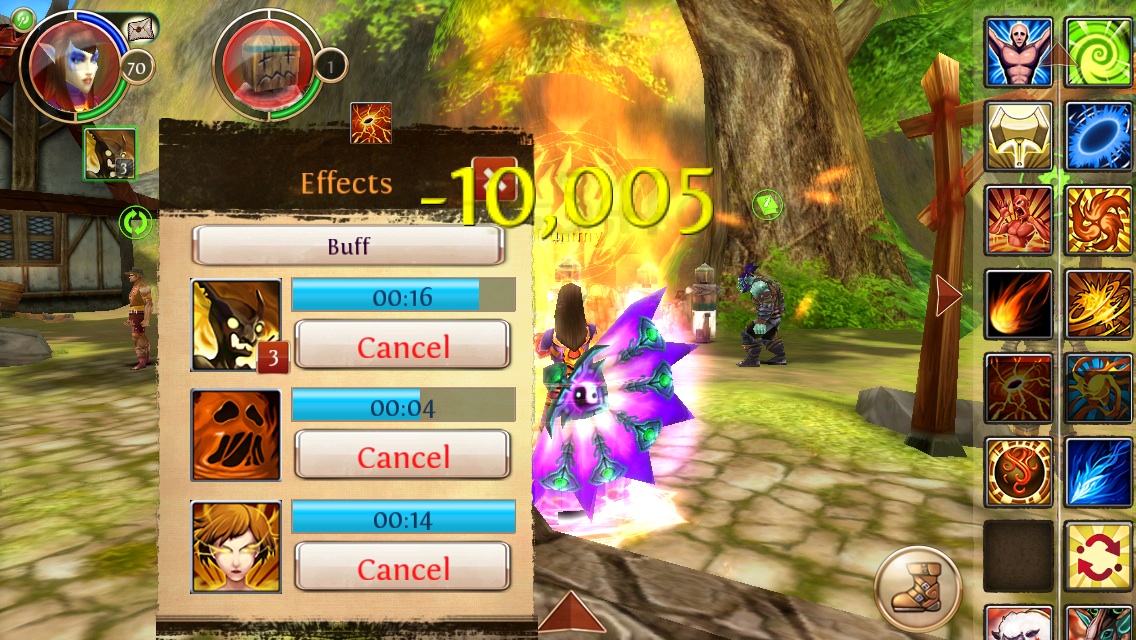Expand the skill bar side arrow

(x=948, y=297)
